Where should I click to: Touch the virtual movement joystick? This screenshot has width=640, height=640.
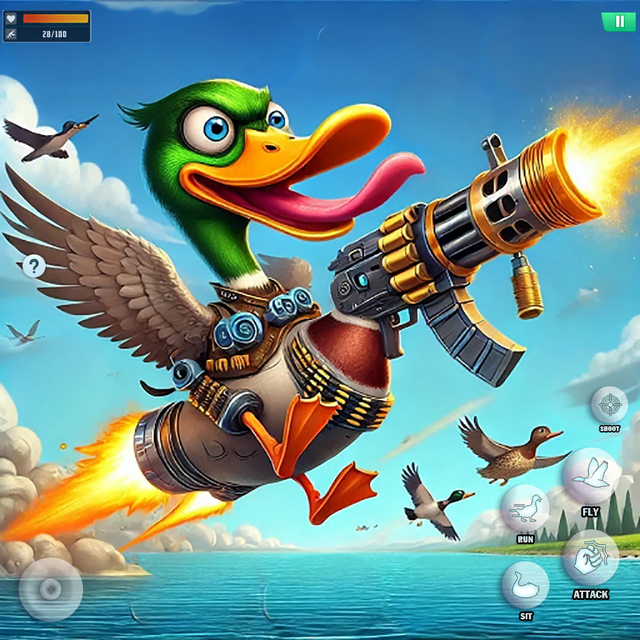coord(50,589)
